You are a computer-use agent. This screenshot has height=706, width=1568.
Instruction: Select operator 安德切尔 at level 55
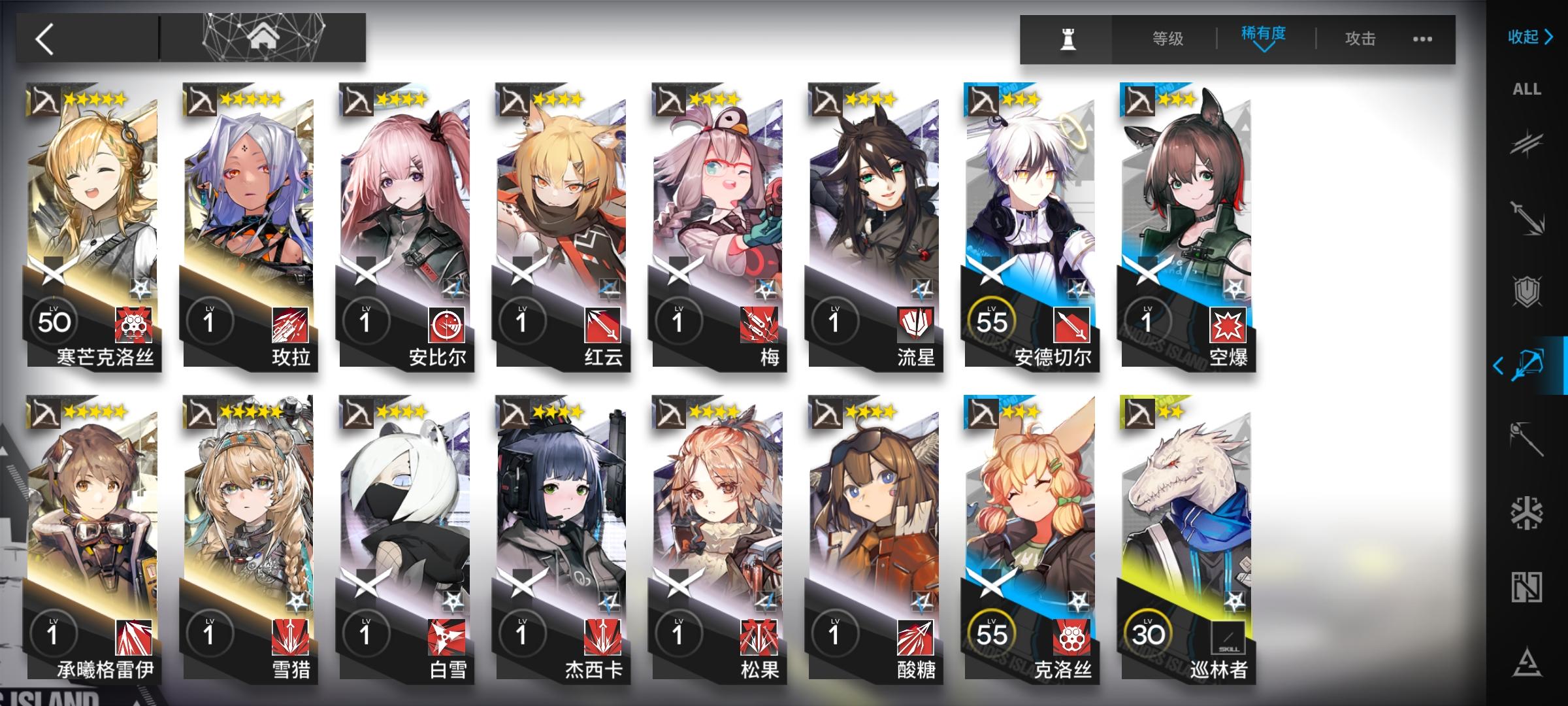pos(1032,229)
